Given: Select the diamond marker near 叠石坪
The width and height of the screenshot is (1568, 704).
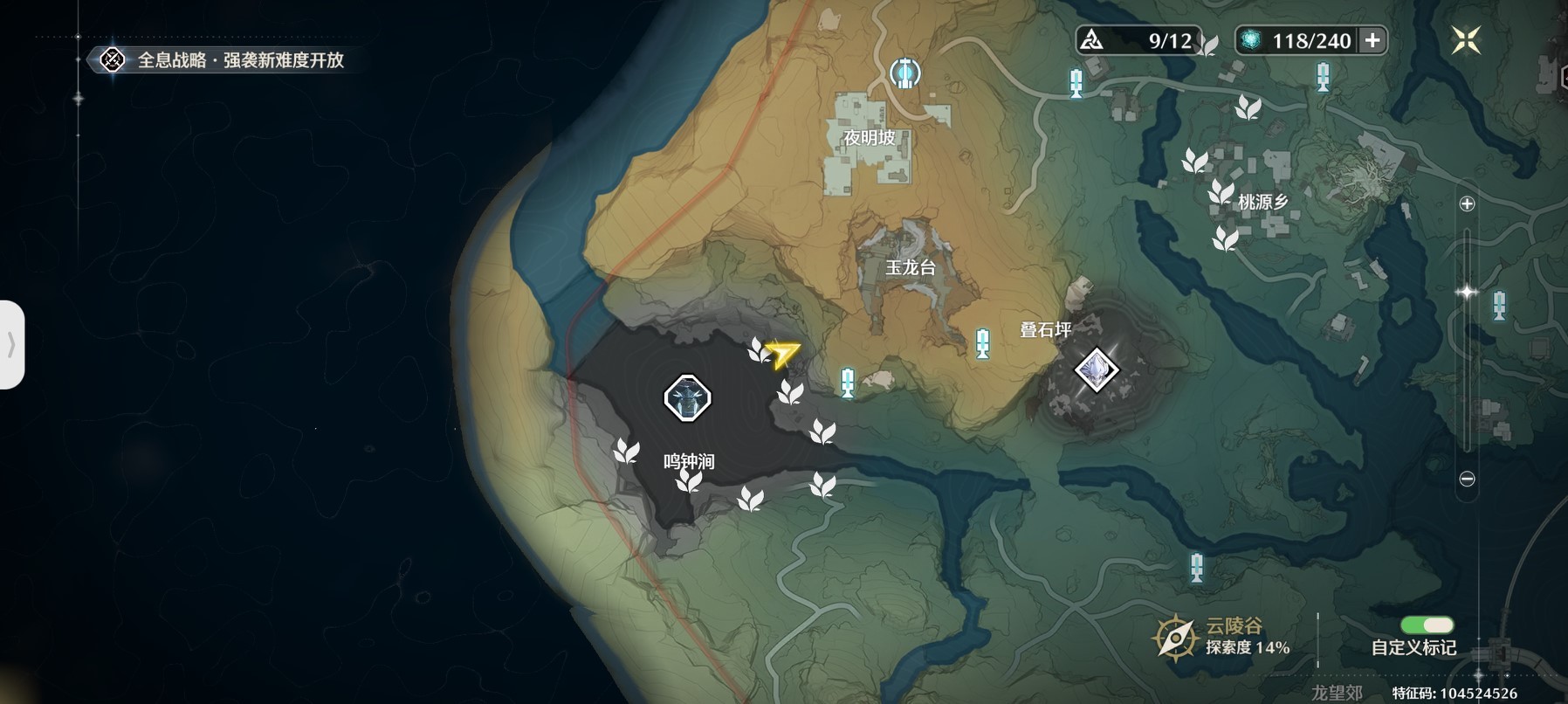Looking at the screenshot, I should point(1096,369).
